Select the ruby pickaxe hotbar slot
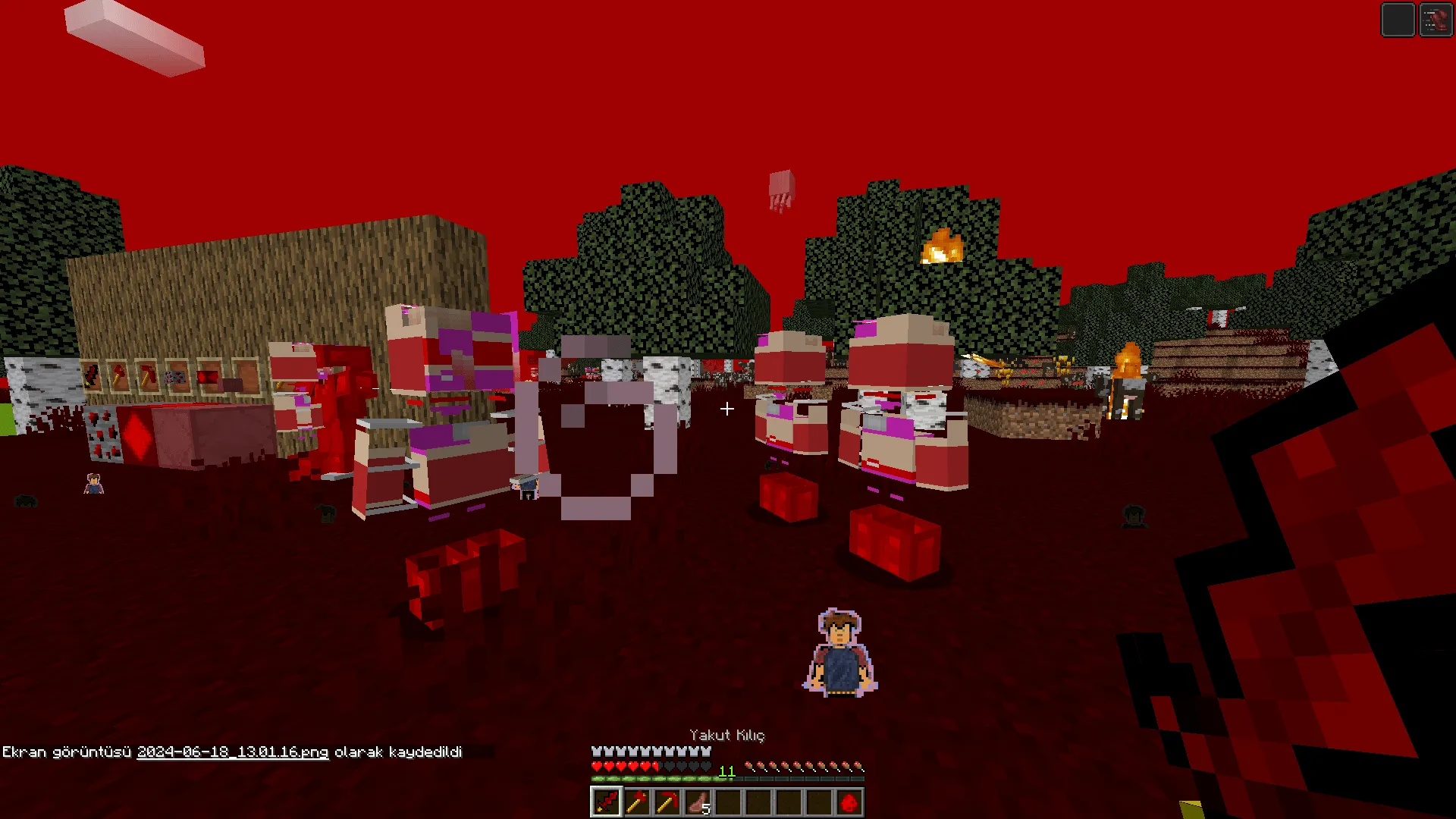Screen dimensions: 1456x819 tap(667, 802)
